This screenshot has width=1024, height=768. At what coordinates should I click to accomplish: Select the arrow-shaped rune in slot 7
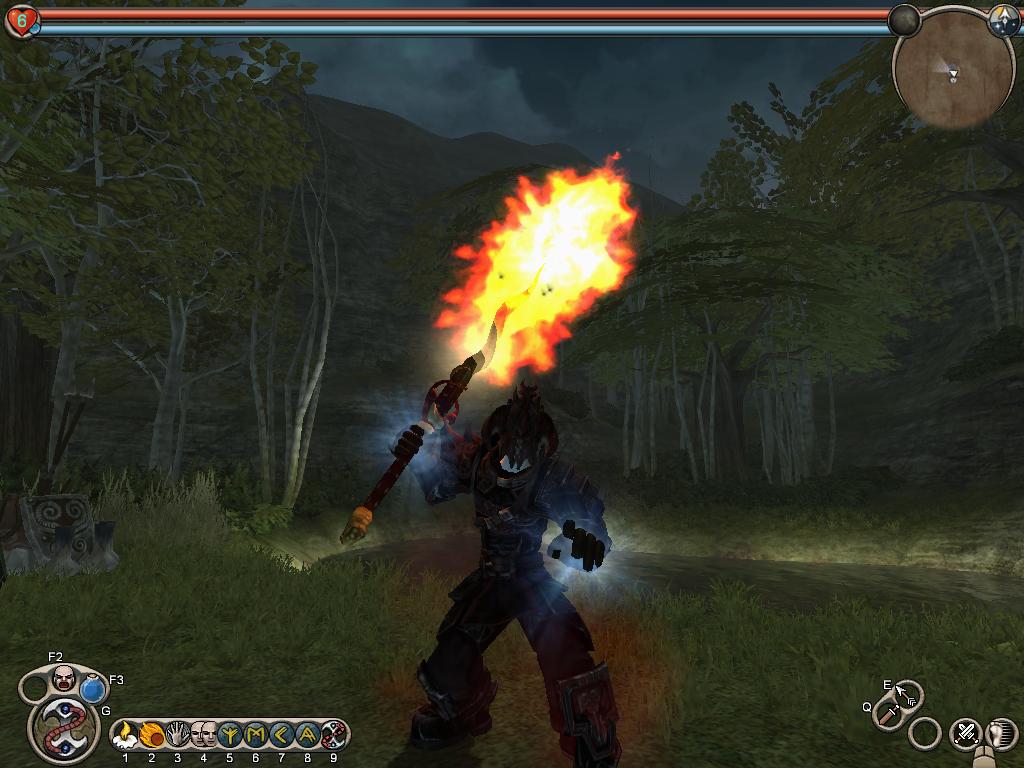pos(282,737)
